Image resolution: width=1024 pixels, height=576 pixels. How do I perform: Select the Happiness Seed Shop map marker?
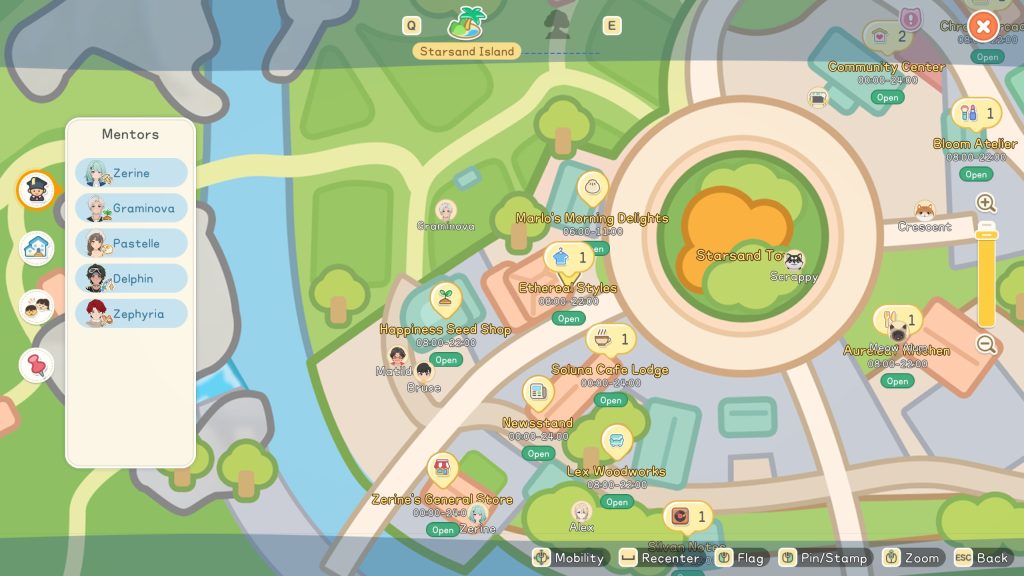click(445, 299)
